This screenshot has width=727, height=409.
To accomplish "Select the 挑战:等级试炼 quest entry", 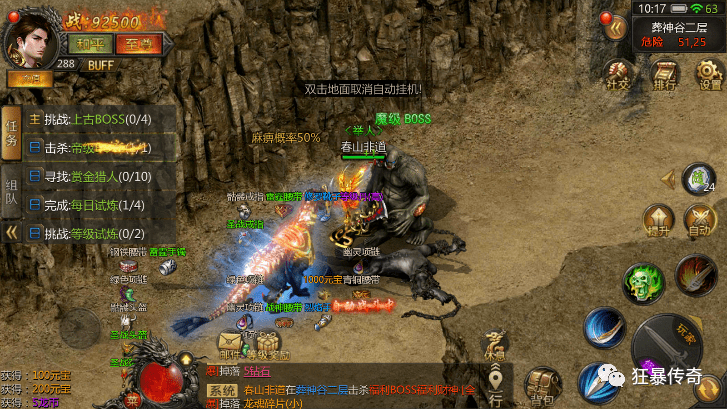I will point(97,233).
